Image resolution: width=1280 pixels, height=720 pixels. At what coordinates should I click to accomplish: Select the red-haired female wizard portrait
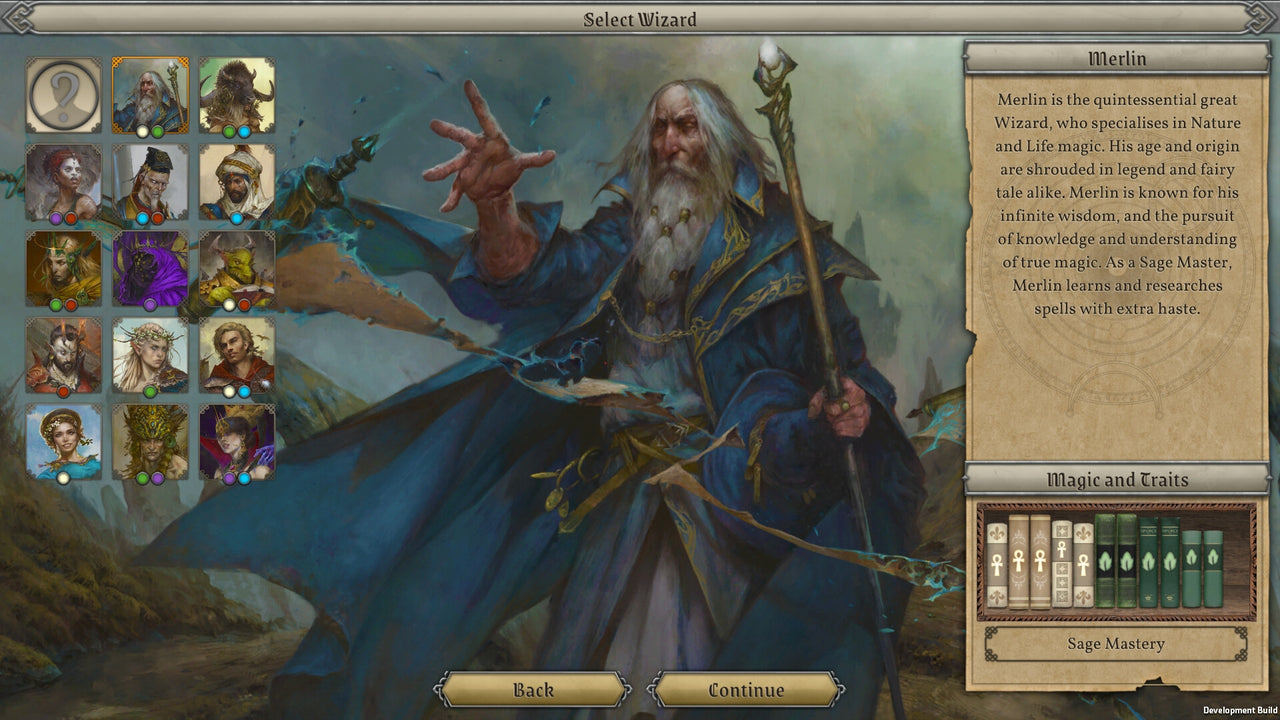click(63, 182)
